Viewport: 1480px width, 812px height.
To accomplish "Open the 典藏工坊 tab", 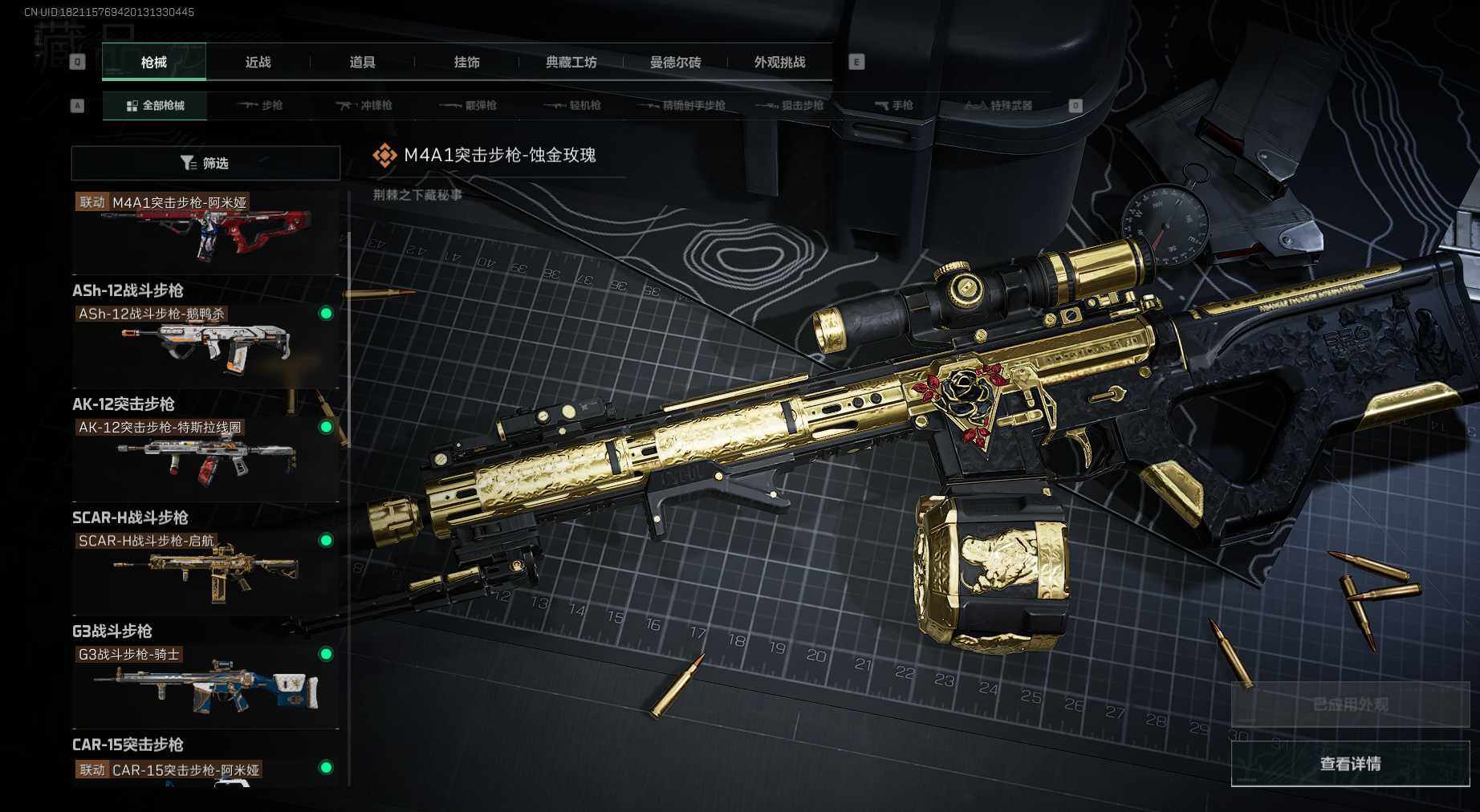I will click(x=571, y=62).
